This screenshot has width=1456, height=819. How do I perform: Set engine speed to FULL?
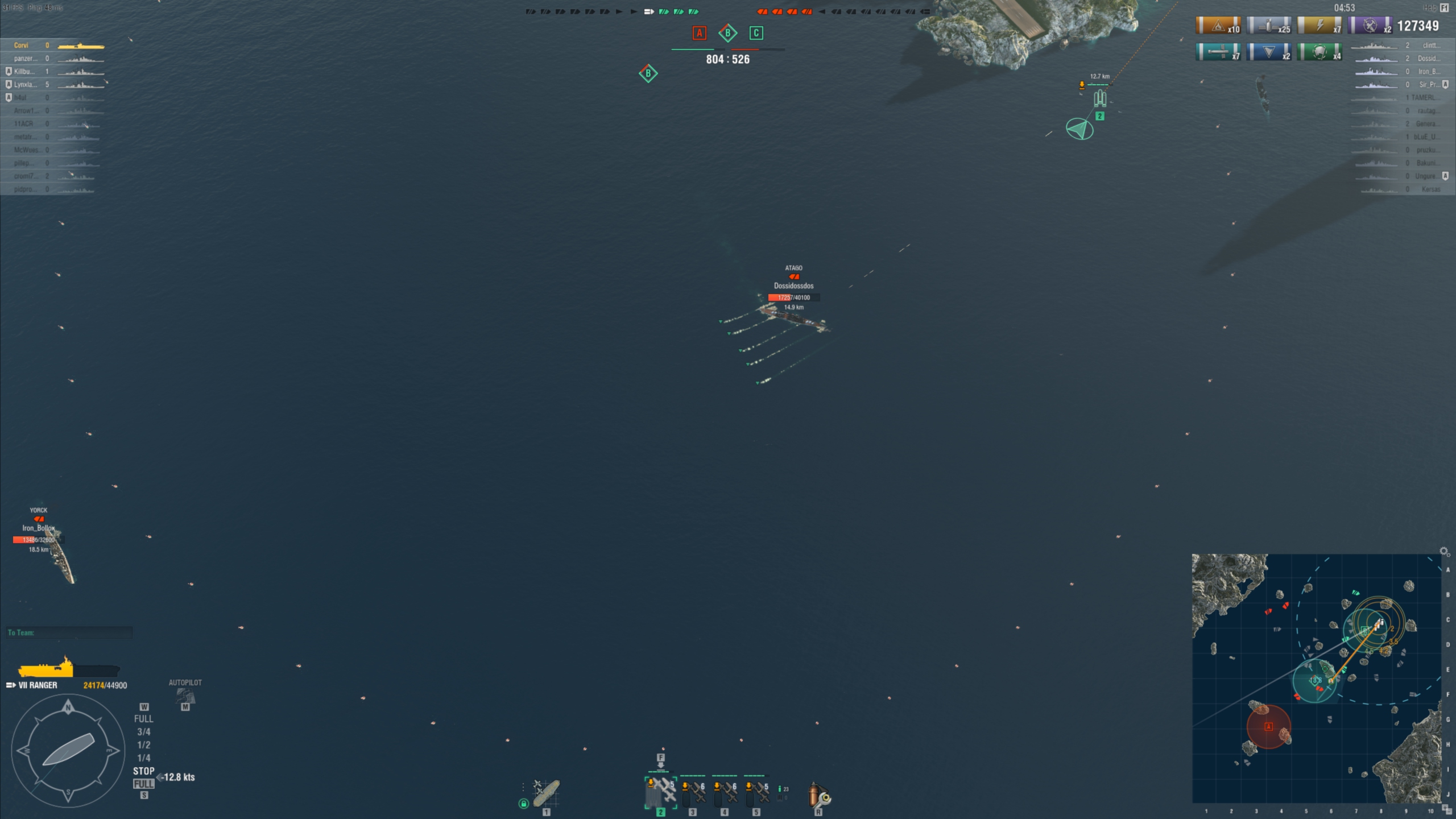(143, 718)
